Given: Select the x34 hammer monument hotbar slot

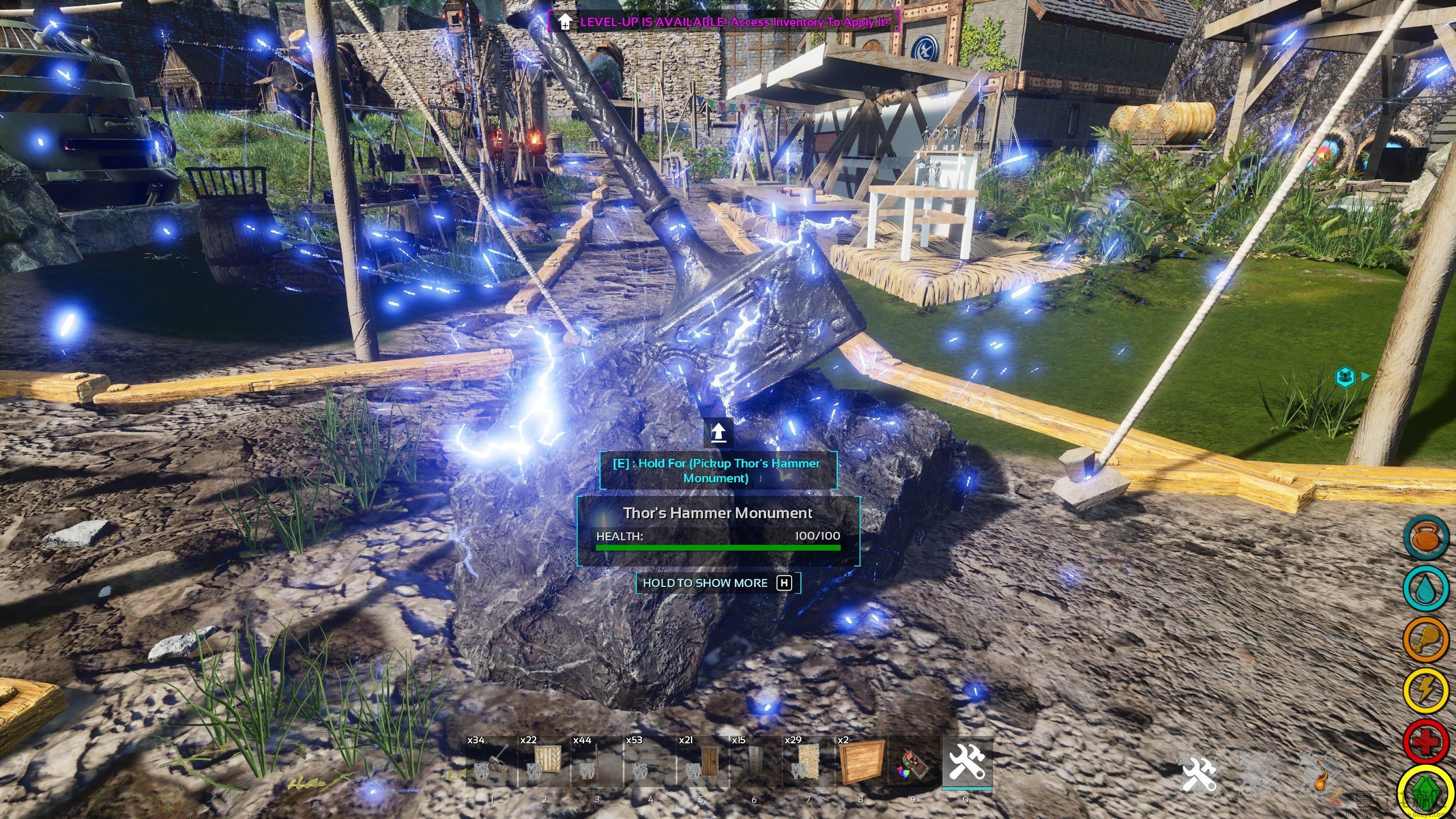Looking at the screenshot, I should [x=491, y=762].
